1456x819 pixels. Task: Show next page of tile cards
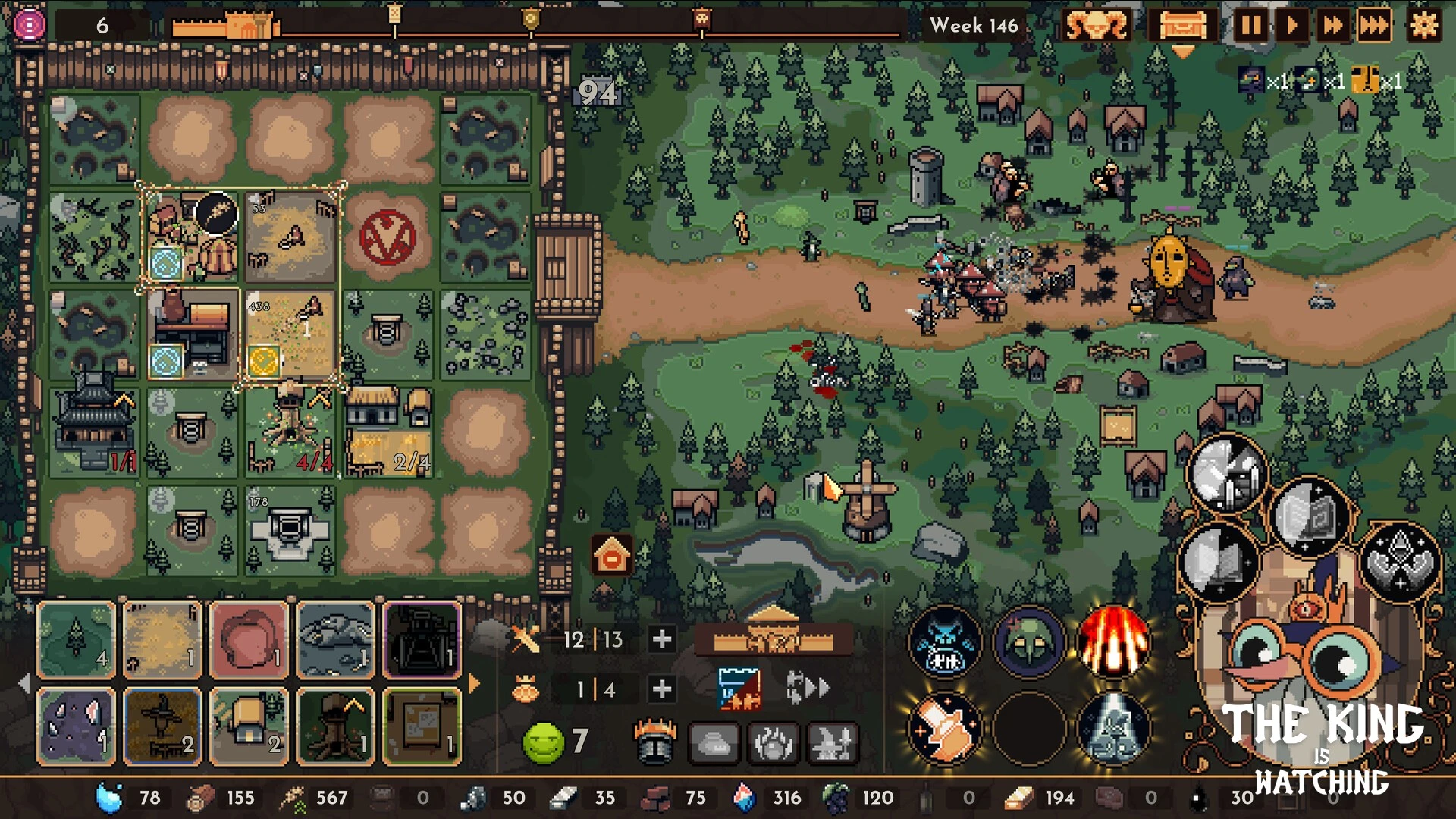pyautogui.click(x=475, y=683)
